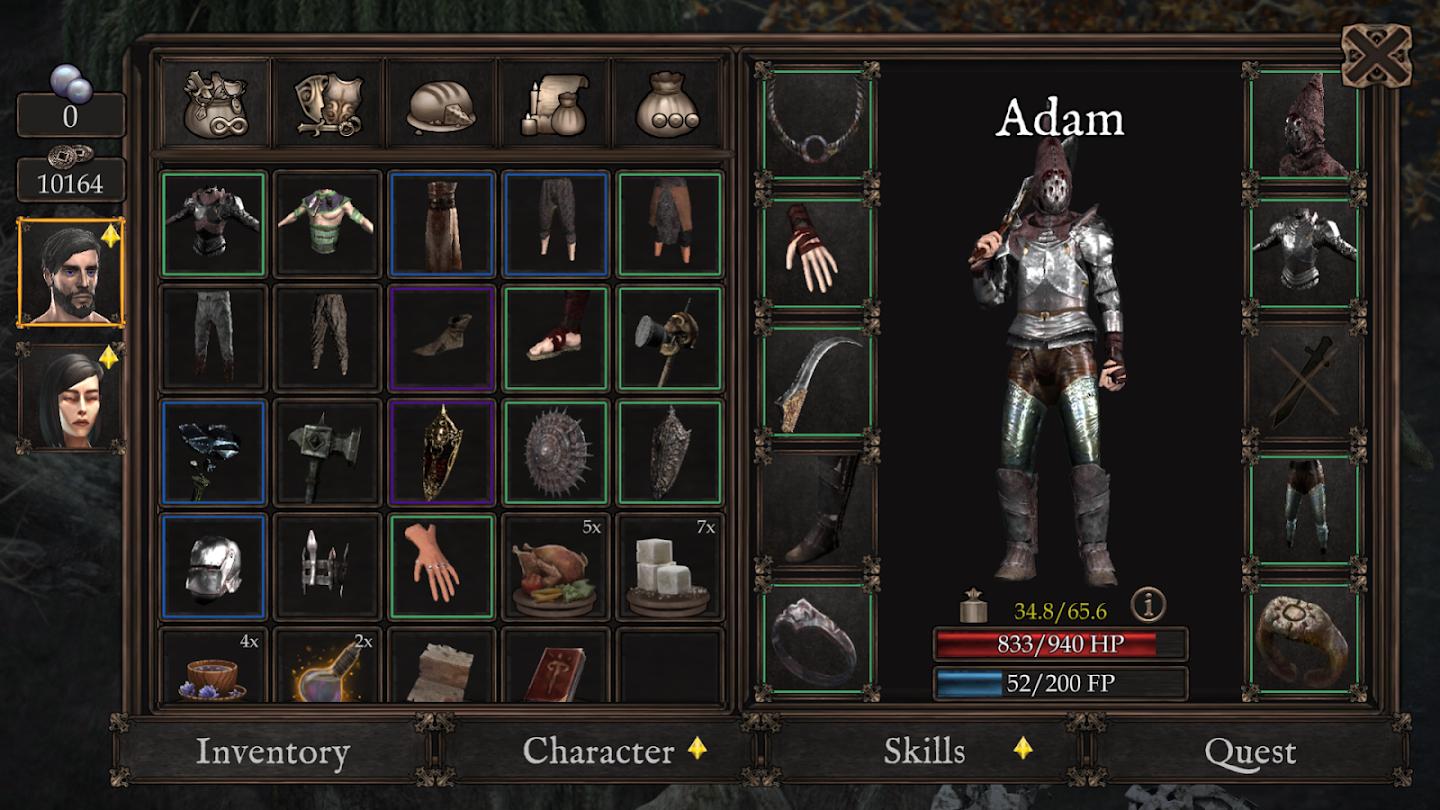This screenshot has height=810, width=1440.
Task: Filter by bread food category
Action: point(441,103)
